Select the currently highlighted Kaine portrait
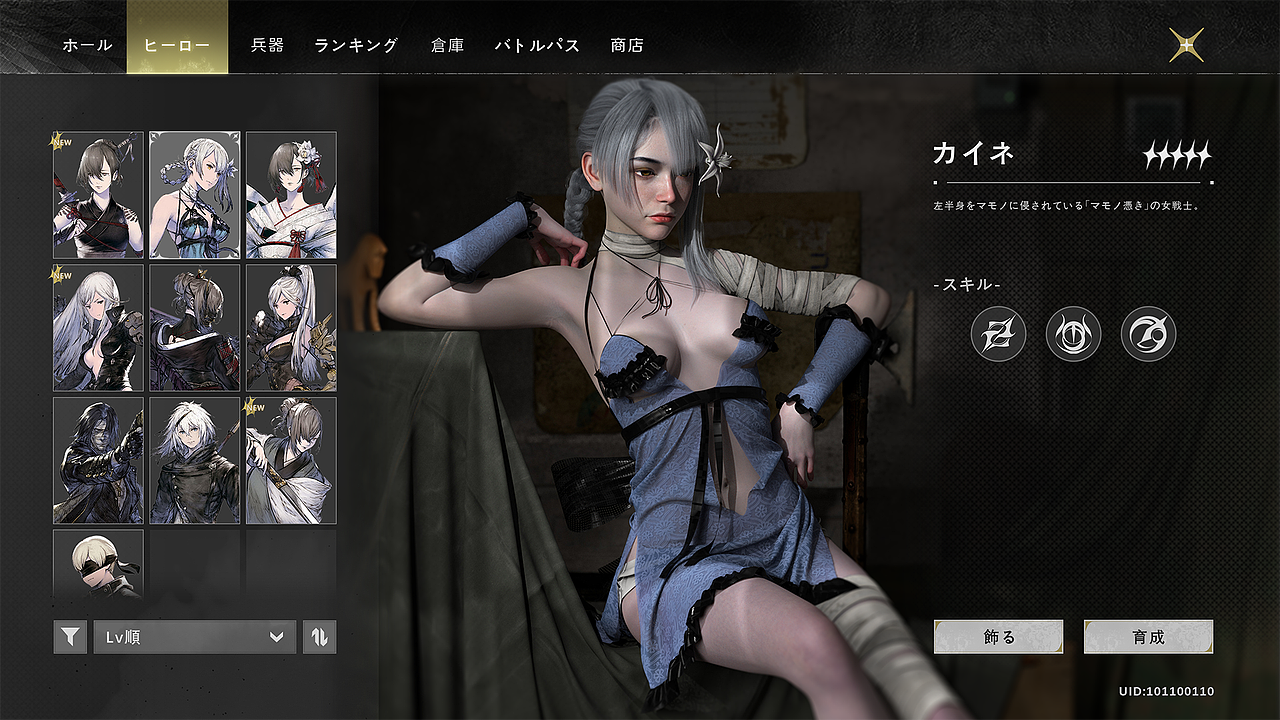The image size is (1280, 720). pyautogui.click(x=195, y=196)
